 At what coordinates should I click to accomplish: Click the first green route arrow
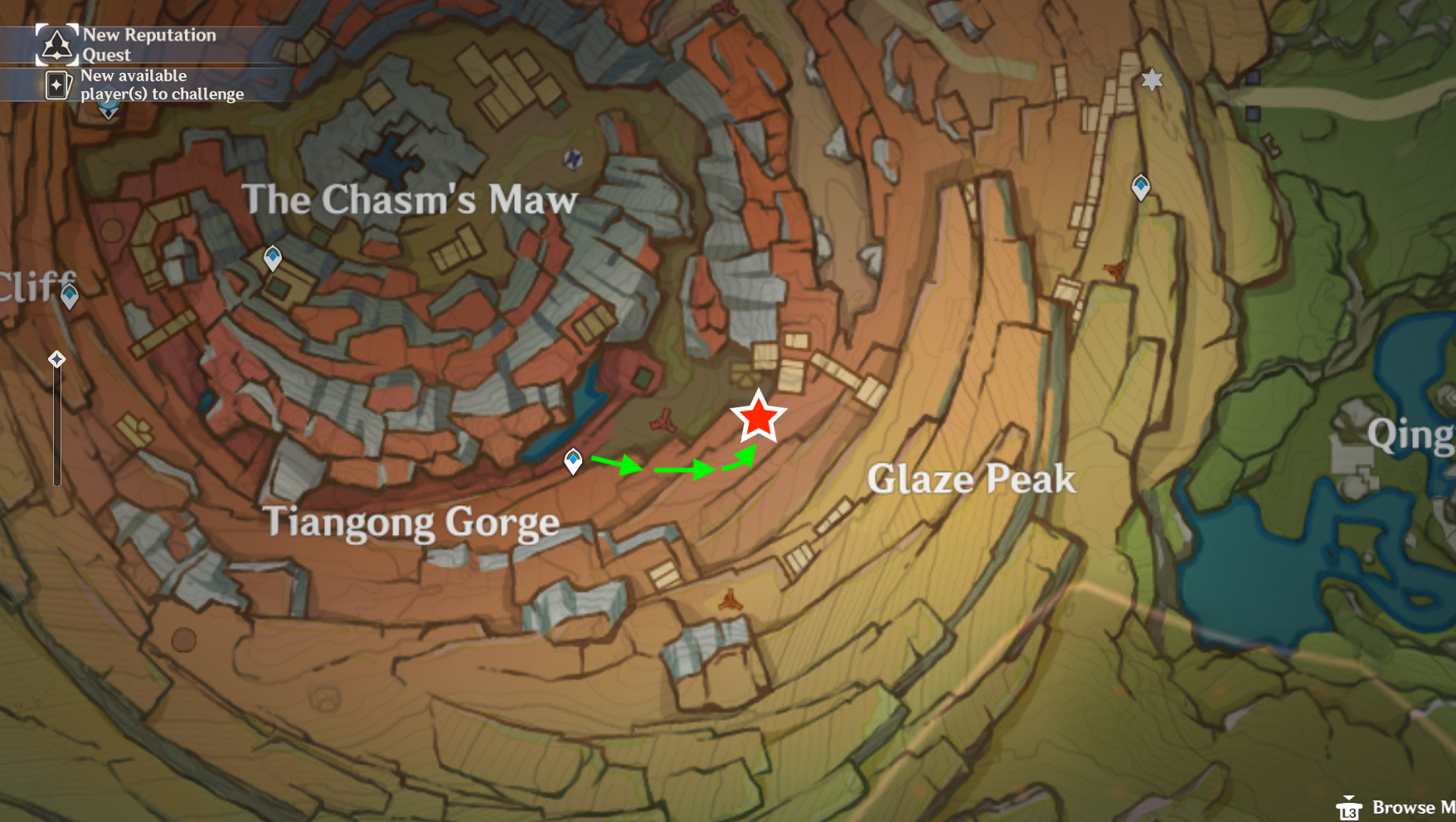[617, 465]
